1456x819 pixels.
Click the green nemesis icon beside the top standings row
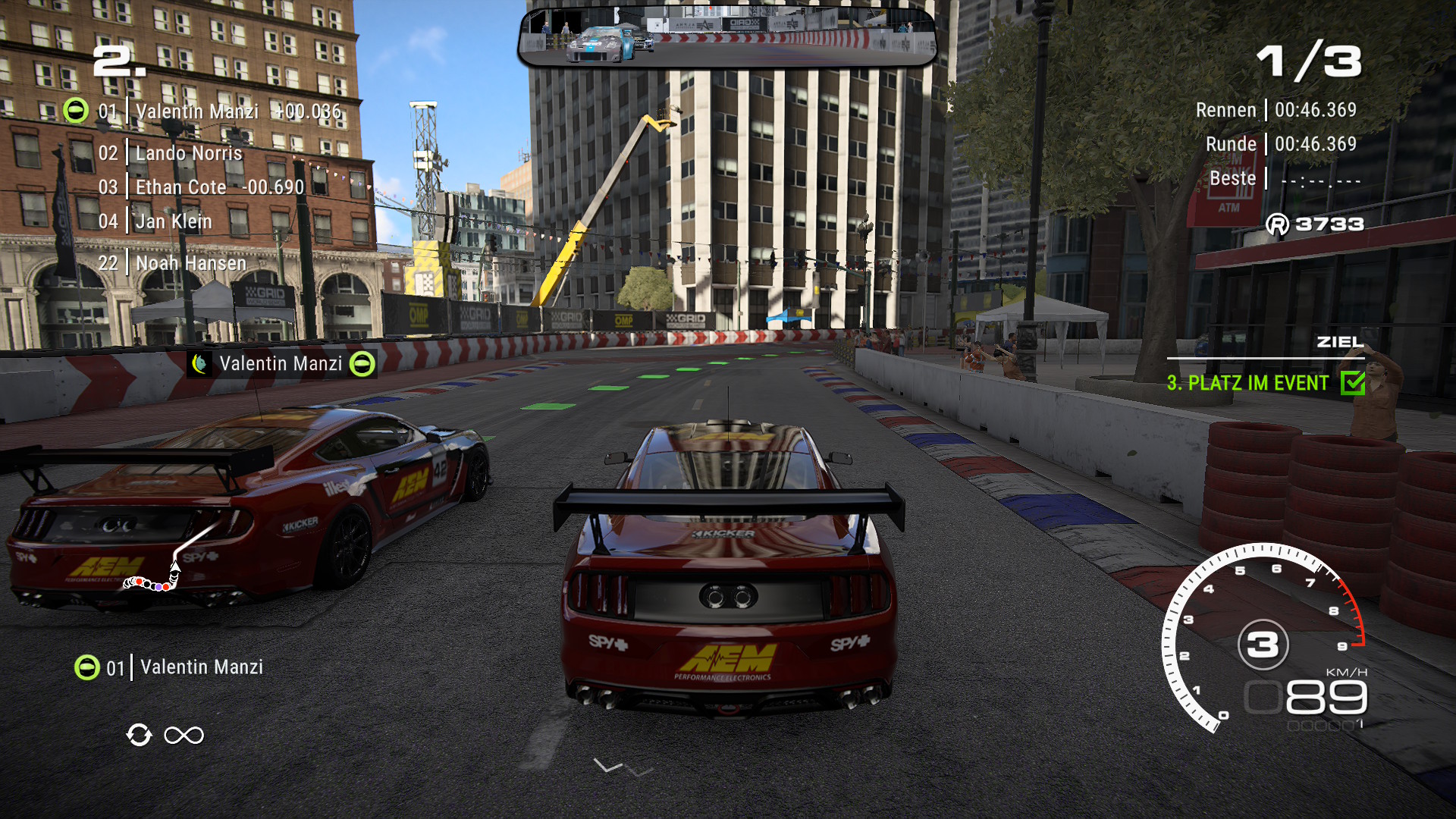pos(76,111)
